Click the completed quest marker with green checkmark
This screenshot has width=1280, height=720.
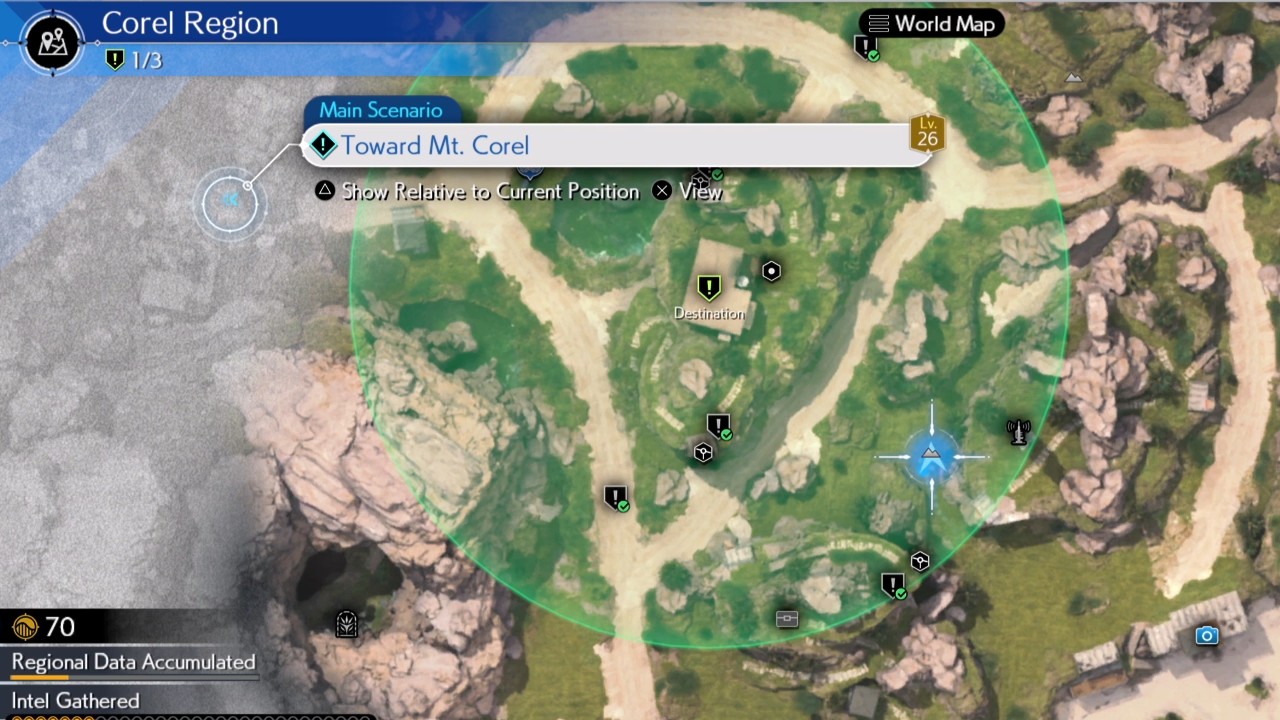(x=718, y=426)
